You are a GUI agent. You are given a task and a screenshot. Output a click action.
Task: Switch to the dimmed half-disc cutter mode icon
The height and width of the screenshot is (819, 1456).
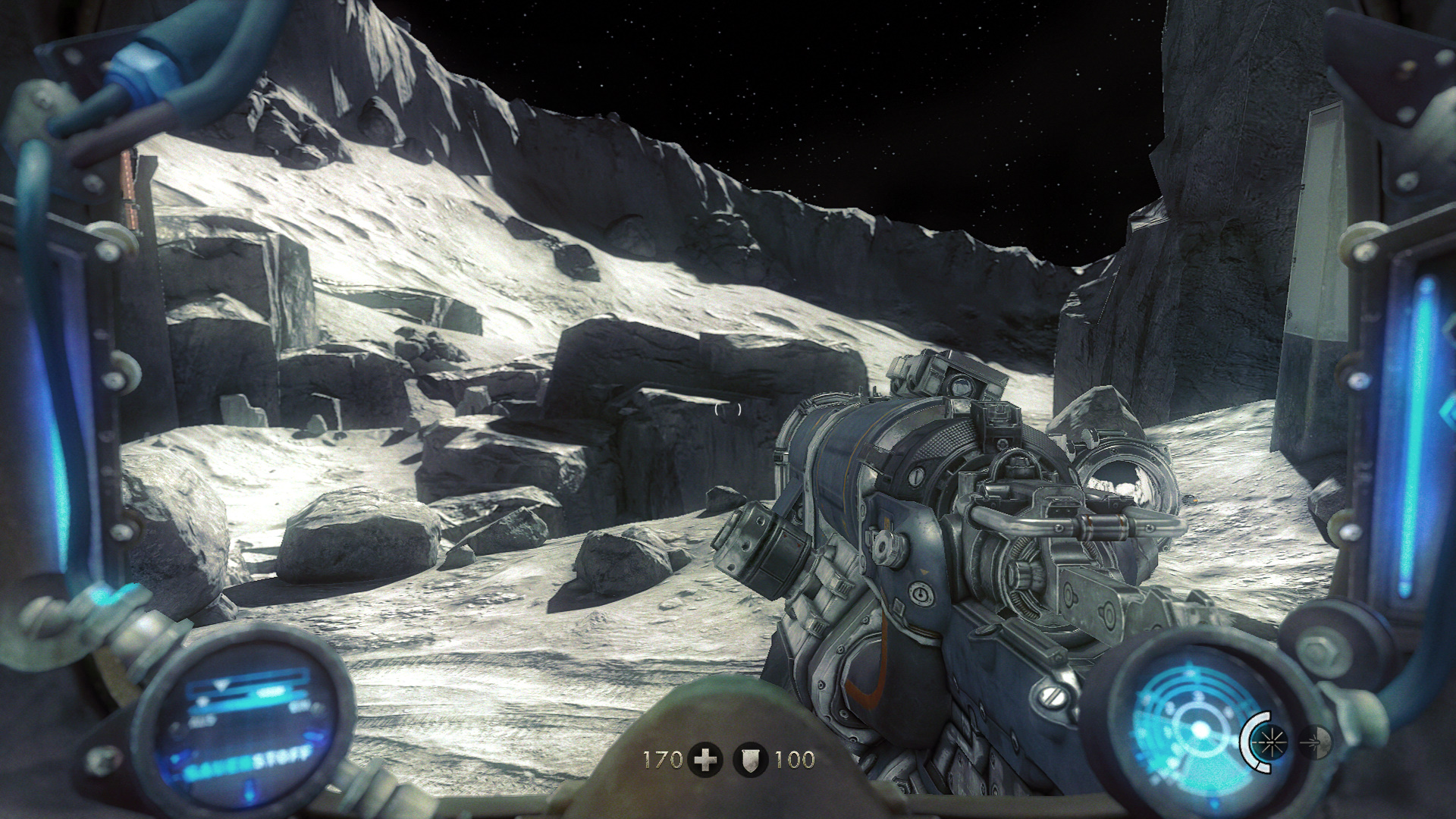tap(1316, 741)
